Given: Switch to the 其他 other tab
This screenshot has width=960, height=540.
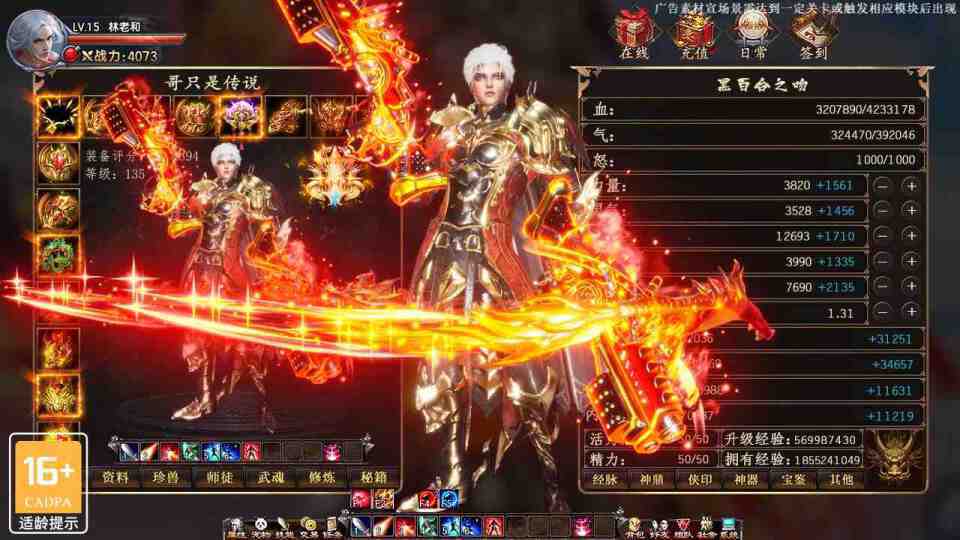Looking at the screenshot, I should pos(841,480).
